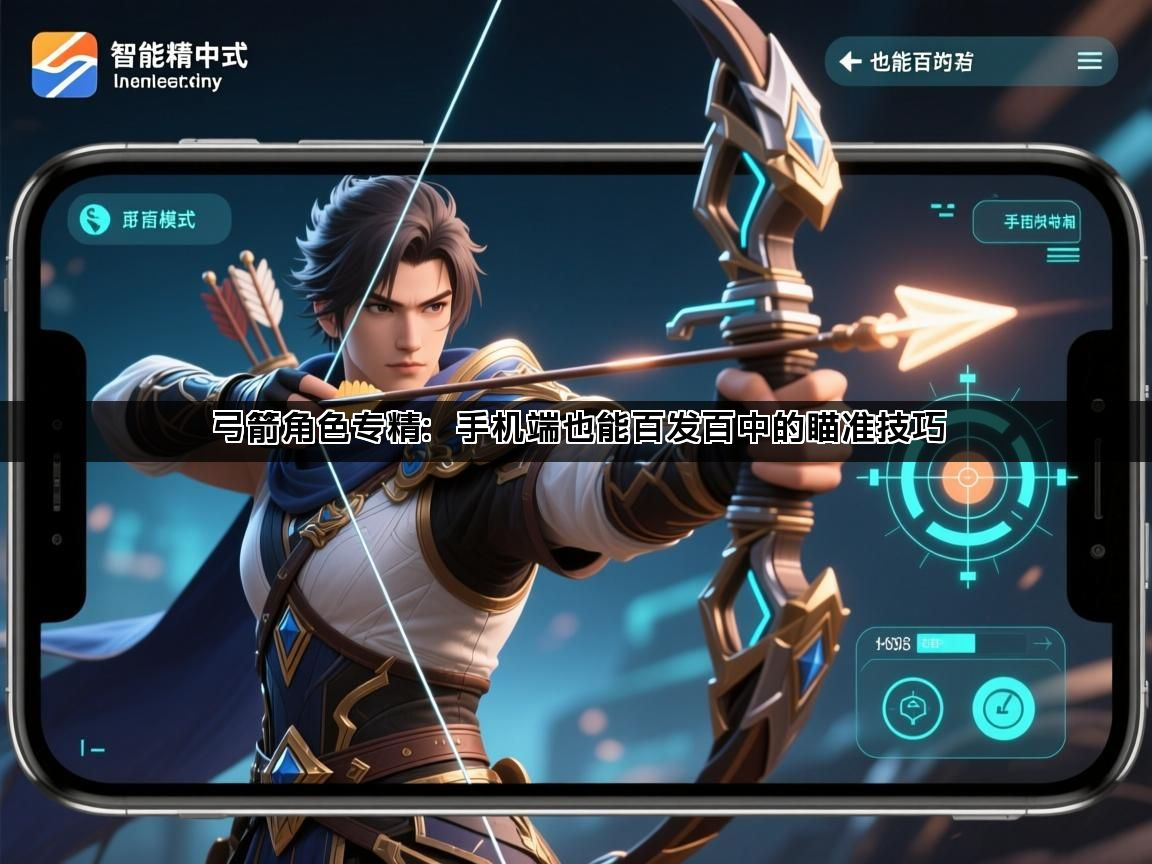Tap the cyan aiming reticle
The image size is (1152, 864).
[x=967, y=478]
